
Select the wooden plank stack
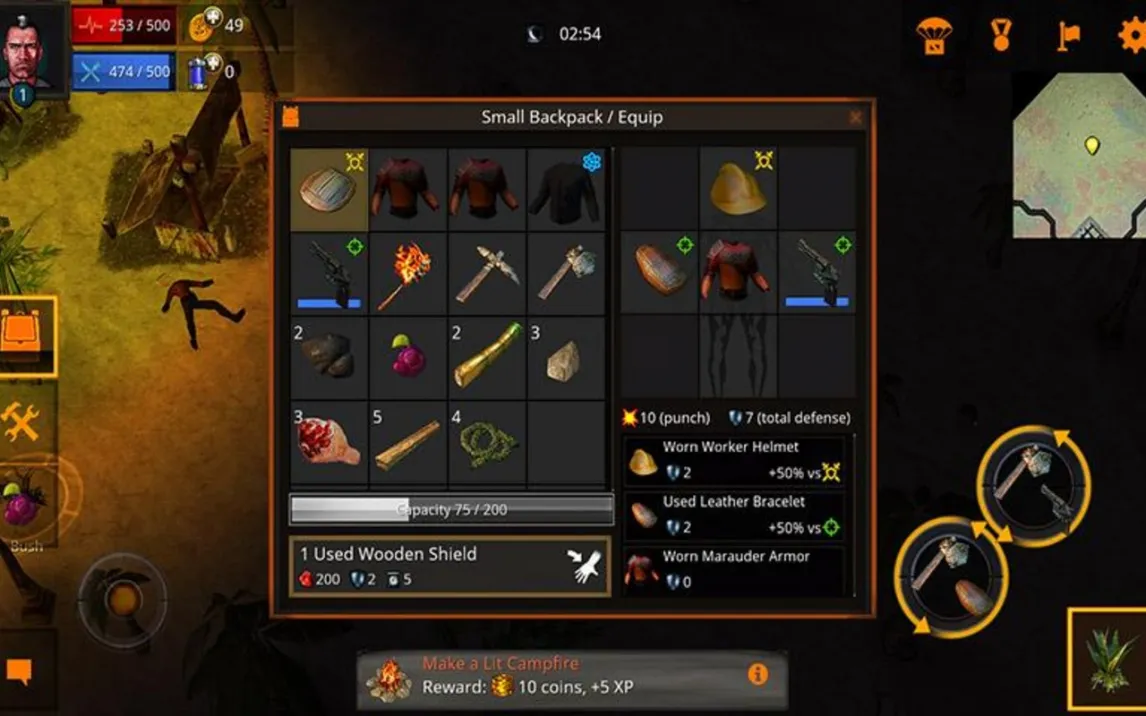[x=408, y=441]
